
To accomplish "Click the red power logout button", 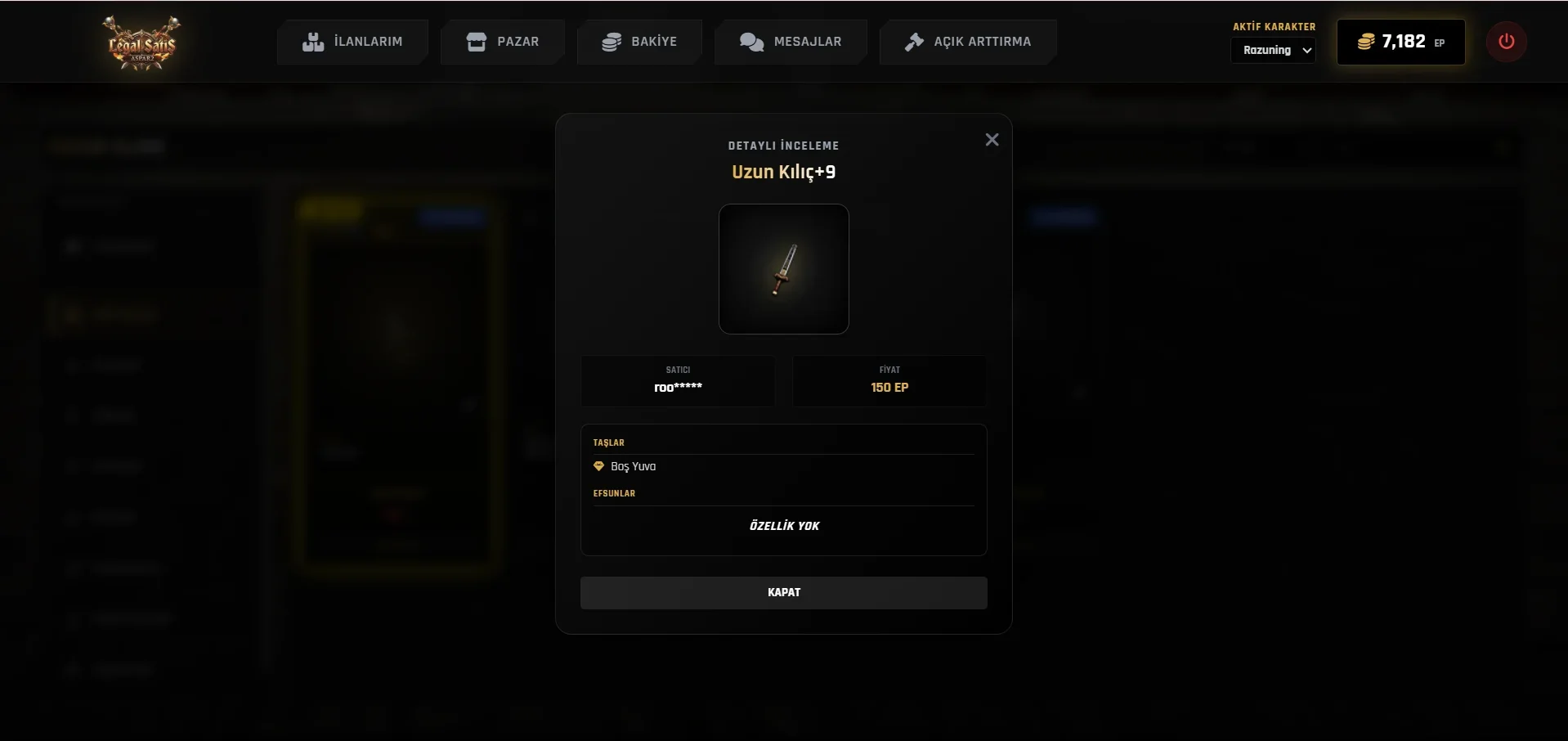I will [x=1506, y=42].
